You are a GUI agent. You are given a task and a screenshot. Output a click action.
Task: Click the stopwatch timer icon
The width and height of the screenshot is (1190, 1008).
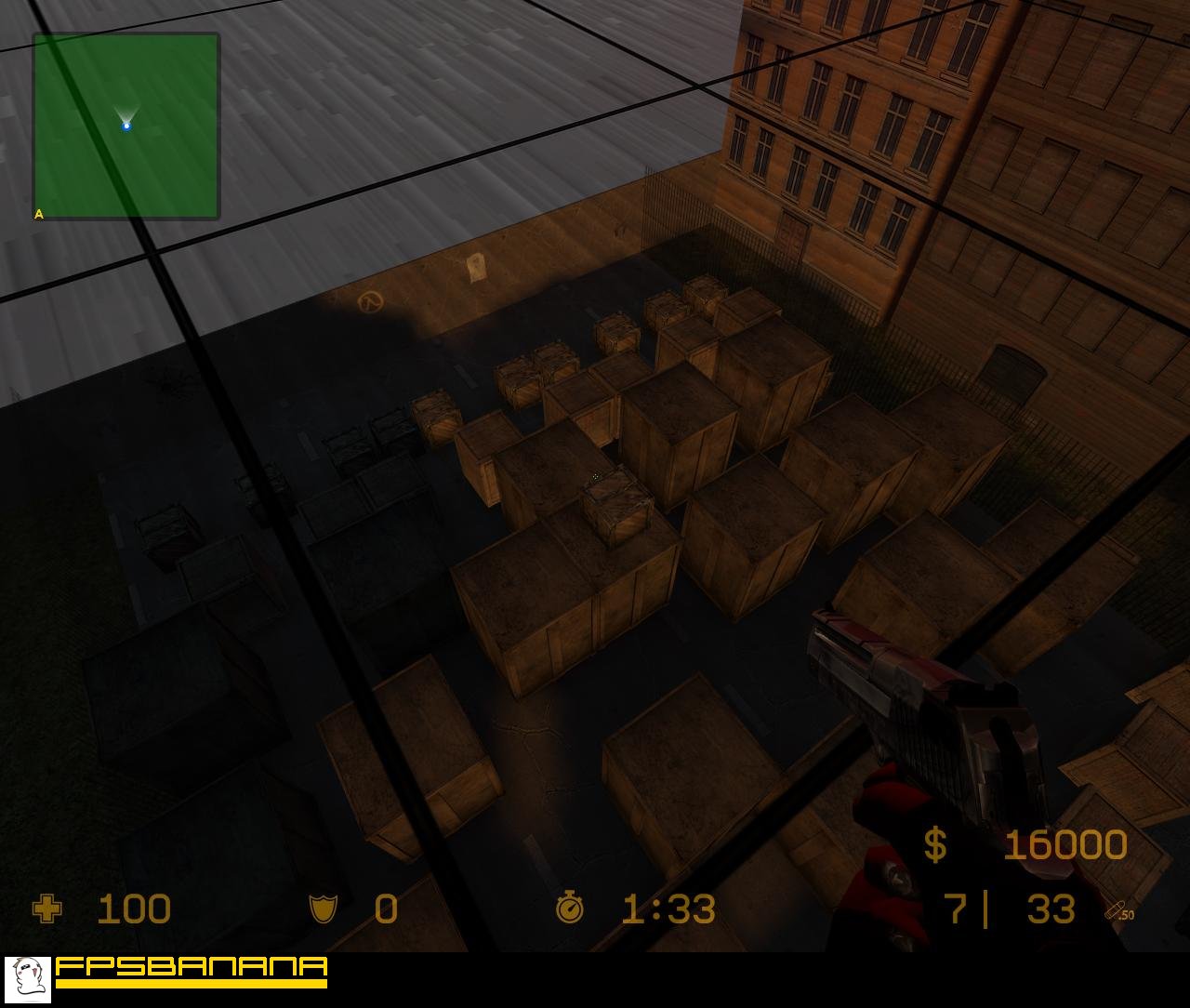click(568, 909)
